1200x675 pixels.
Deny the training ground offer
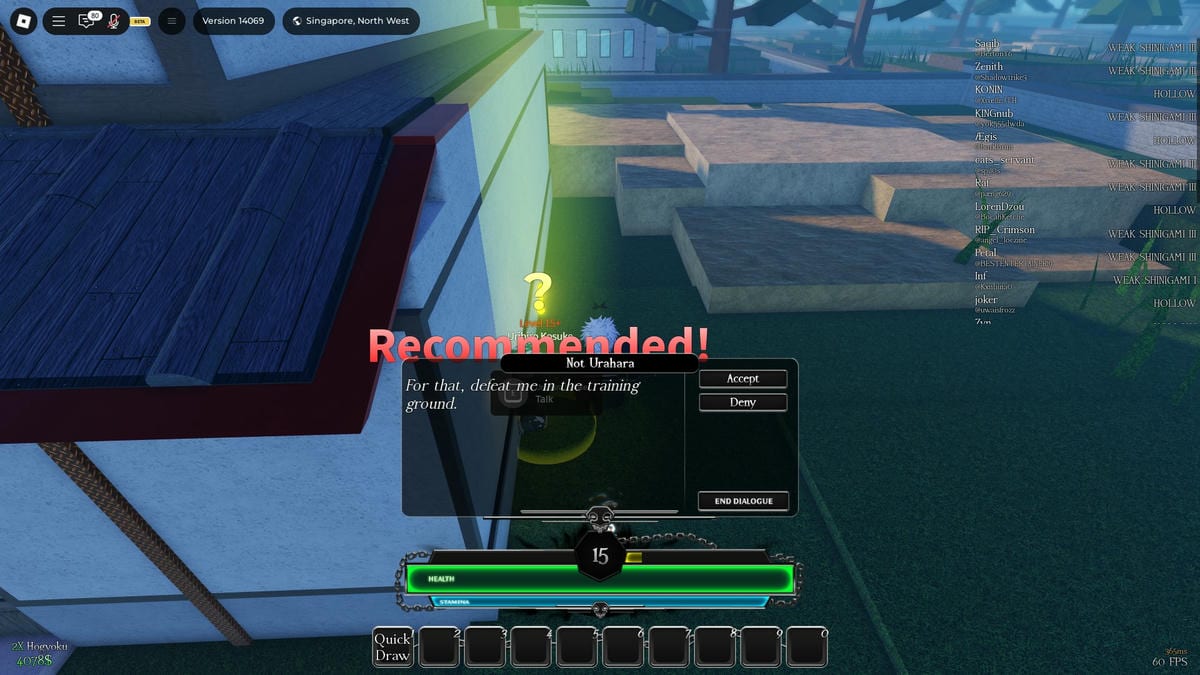[x=742, y=402]
